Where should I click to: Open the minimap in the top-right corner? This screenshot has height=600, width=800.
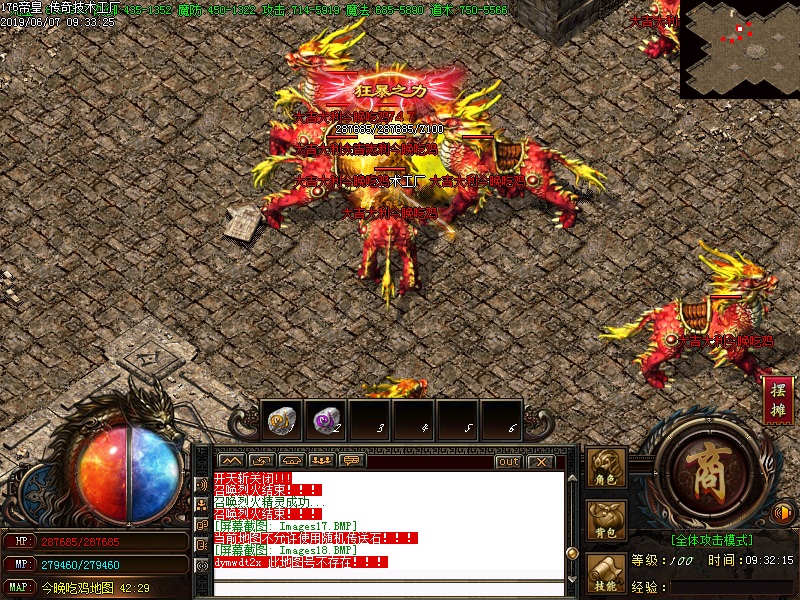739,48
